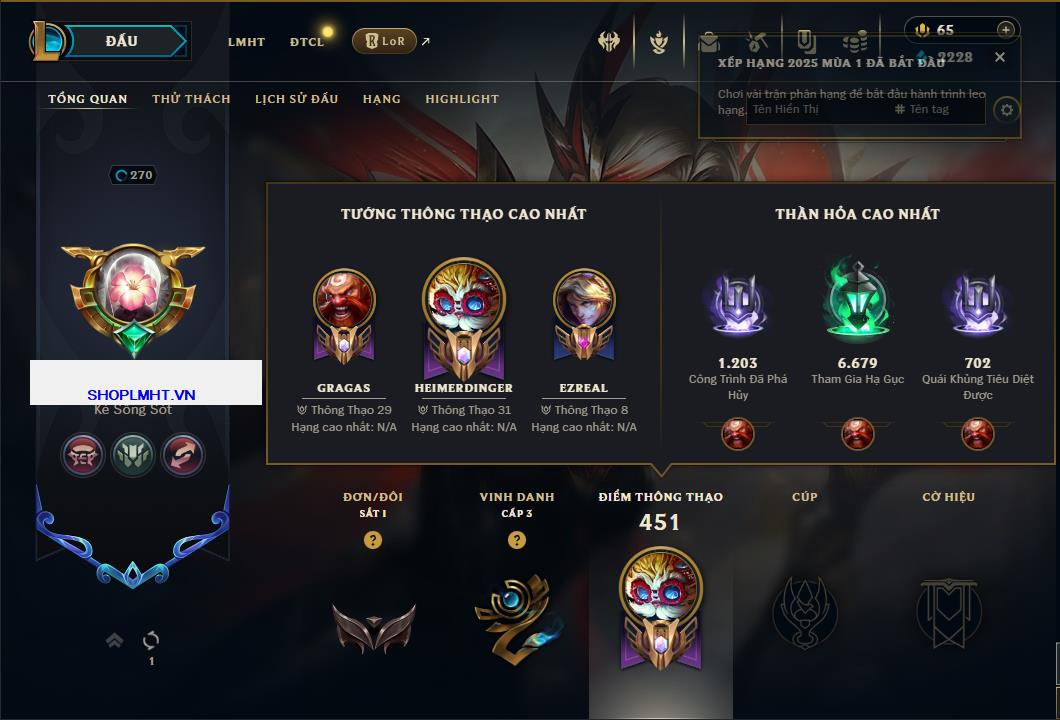Show the HIGHLIGHT tab
The height and width of the screenshot is (720, 1060).
(x=462, y=99)
